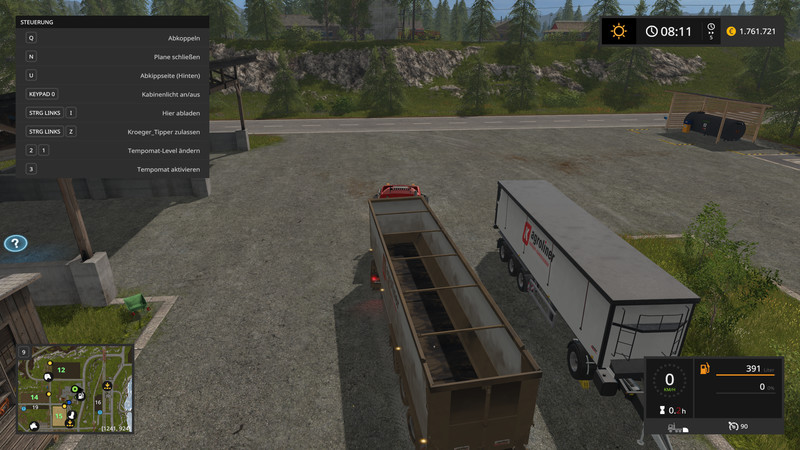This screenshot has height=450, width=800.
Task: Select field 16 on the minimap
Action: tap(98, 403)
